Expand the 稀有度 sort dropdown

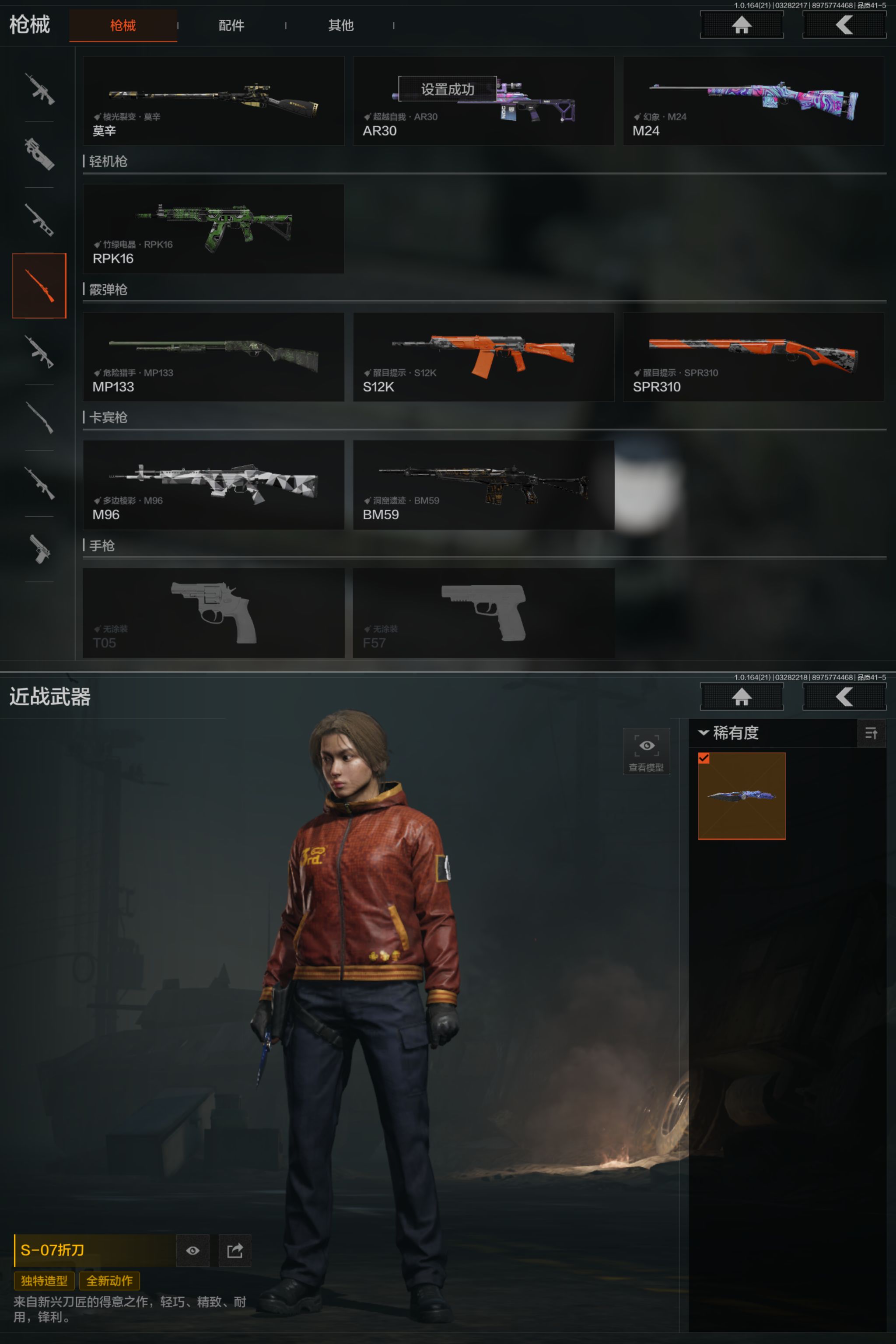[x=729, y=732]
